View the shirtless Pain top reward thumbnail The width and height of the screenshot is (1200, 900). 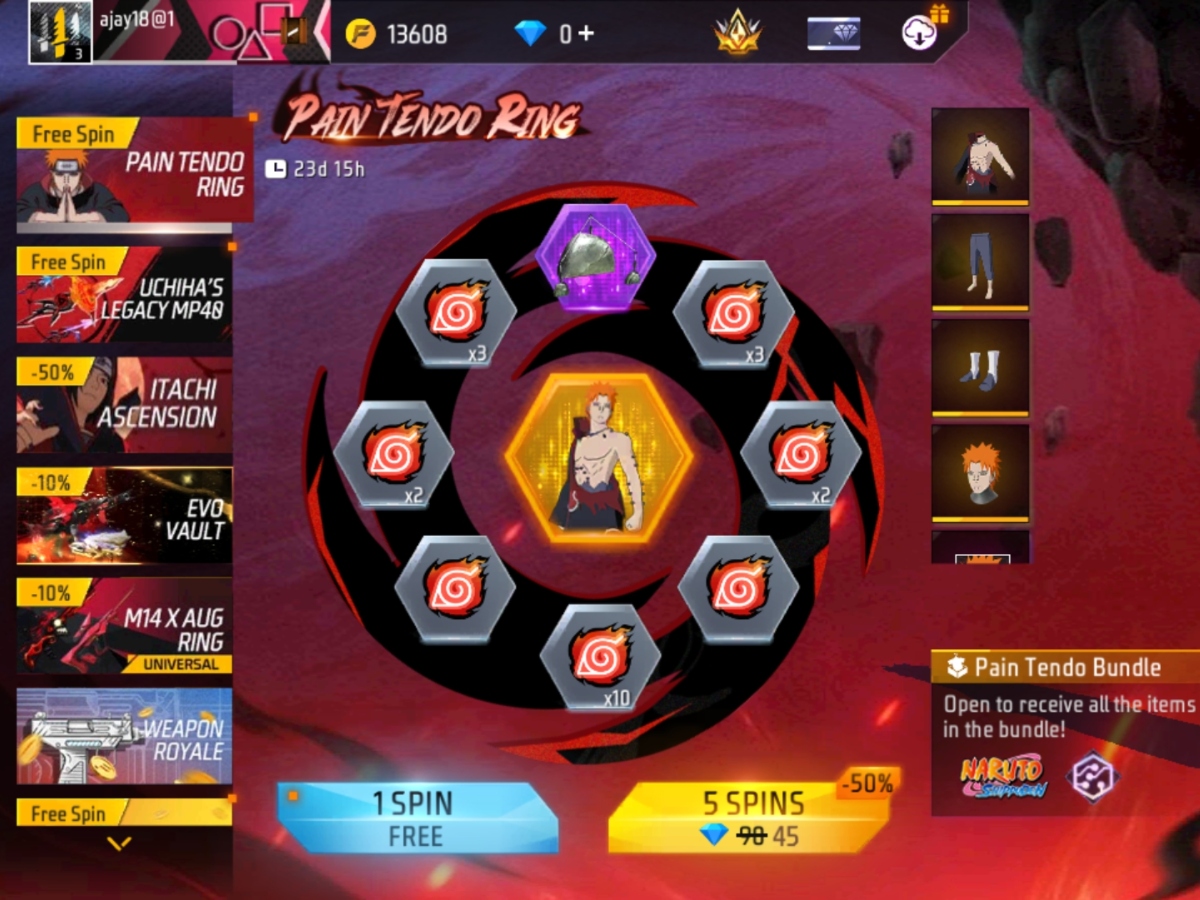[x=980, y=156]
